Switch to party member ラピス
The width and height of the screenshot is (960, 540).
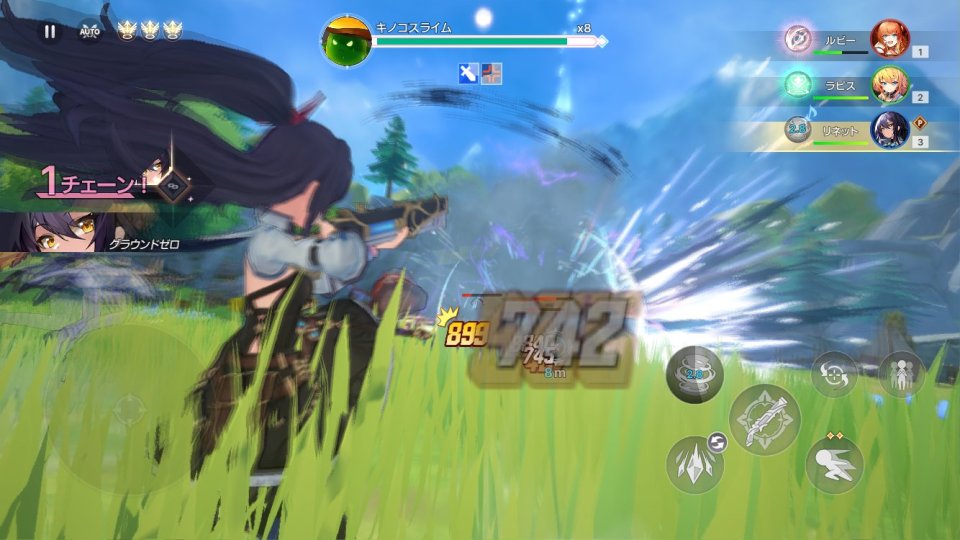889,85
